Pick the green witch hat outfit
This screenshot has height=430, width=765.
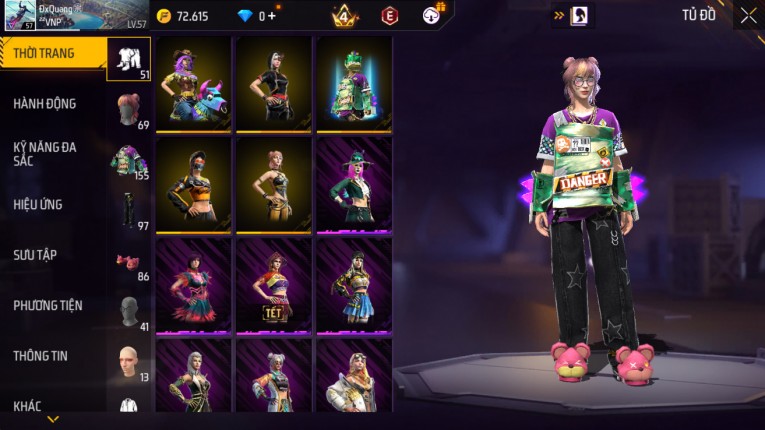point(354,185)
